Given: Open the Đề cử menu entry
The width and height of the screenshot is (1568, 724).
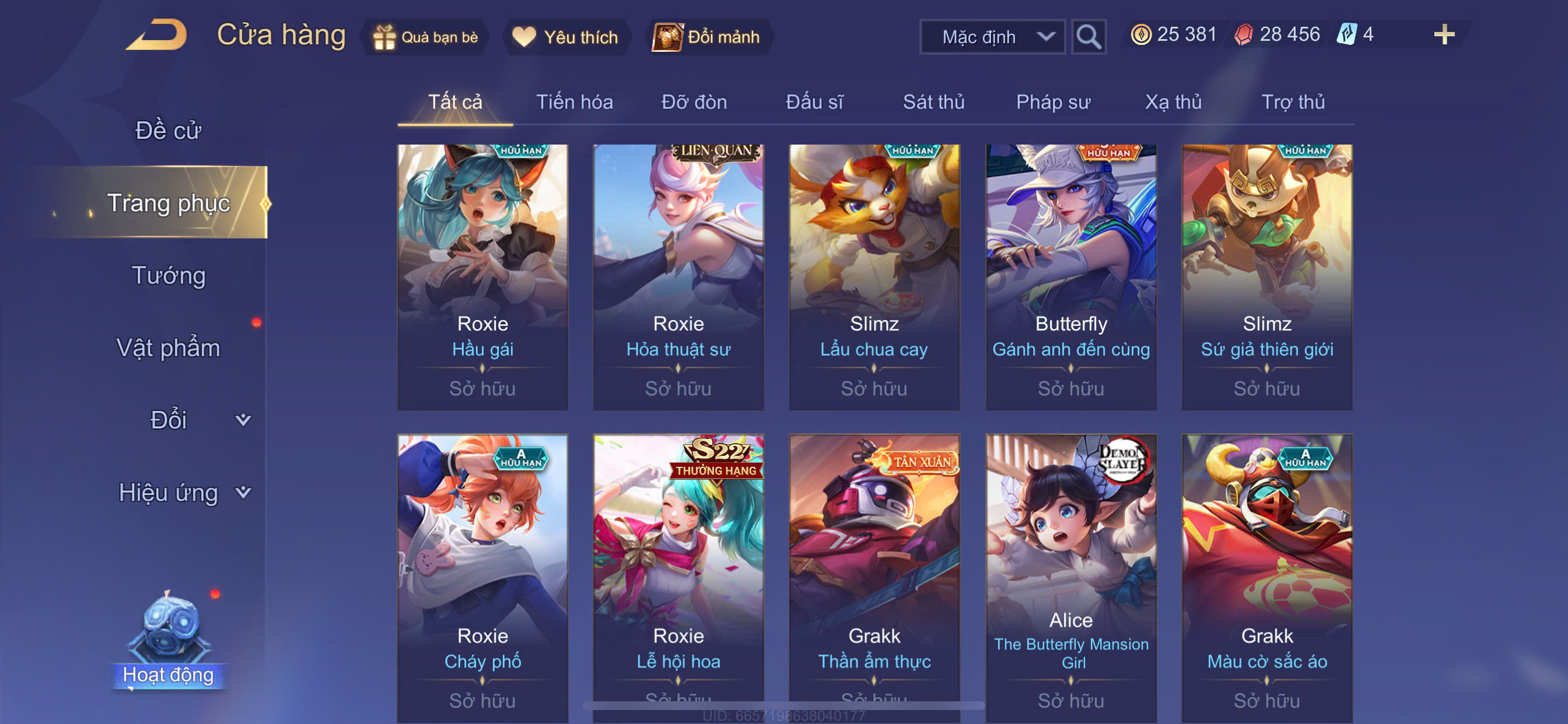Looking at the screenshot, I should (168, 130).
